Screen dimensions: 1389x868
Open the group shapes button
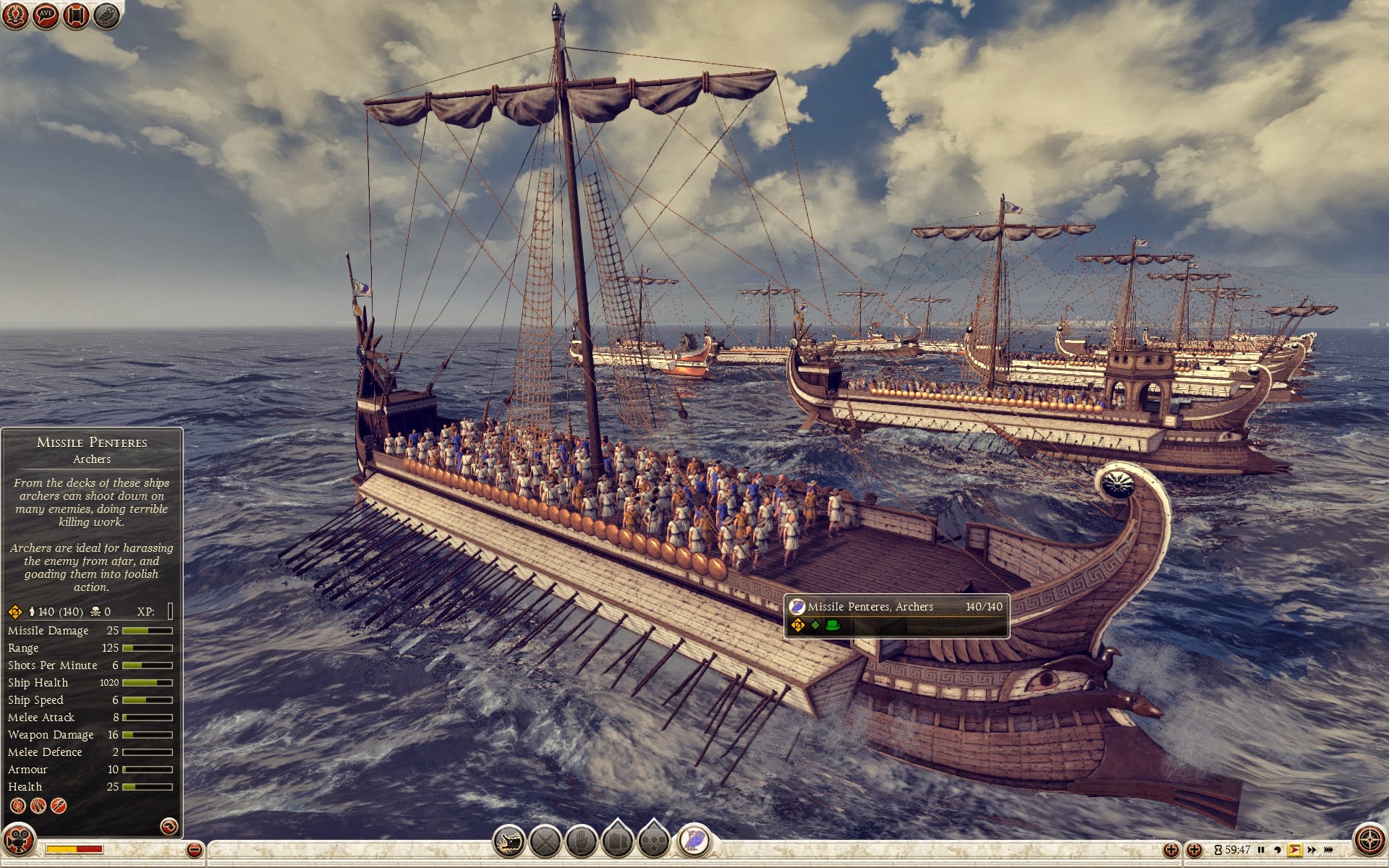point(654,841)
